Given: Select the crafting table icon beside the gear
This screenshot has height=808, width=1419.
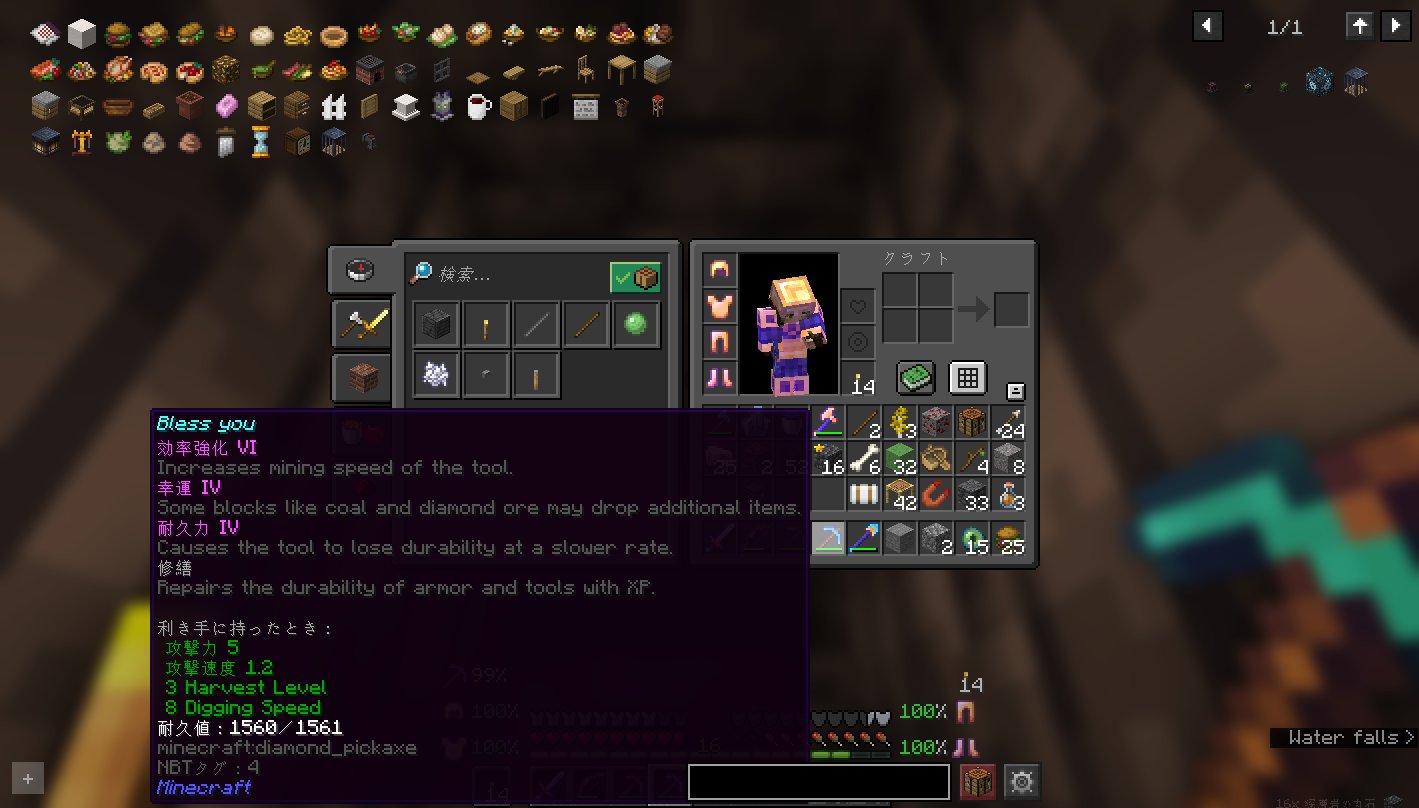Looking at the screenshot, I should tap(977, 781).
